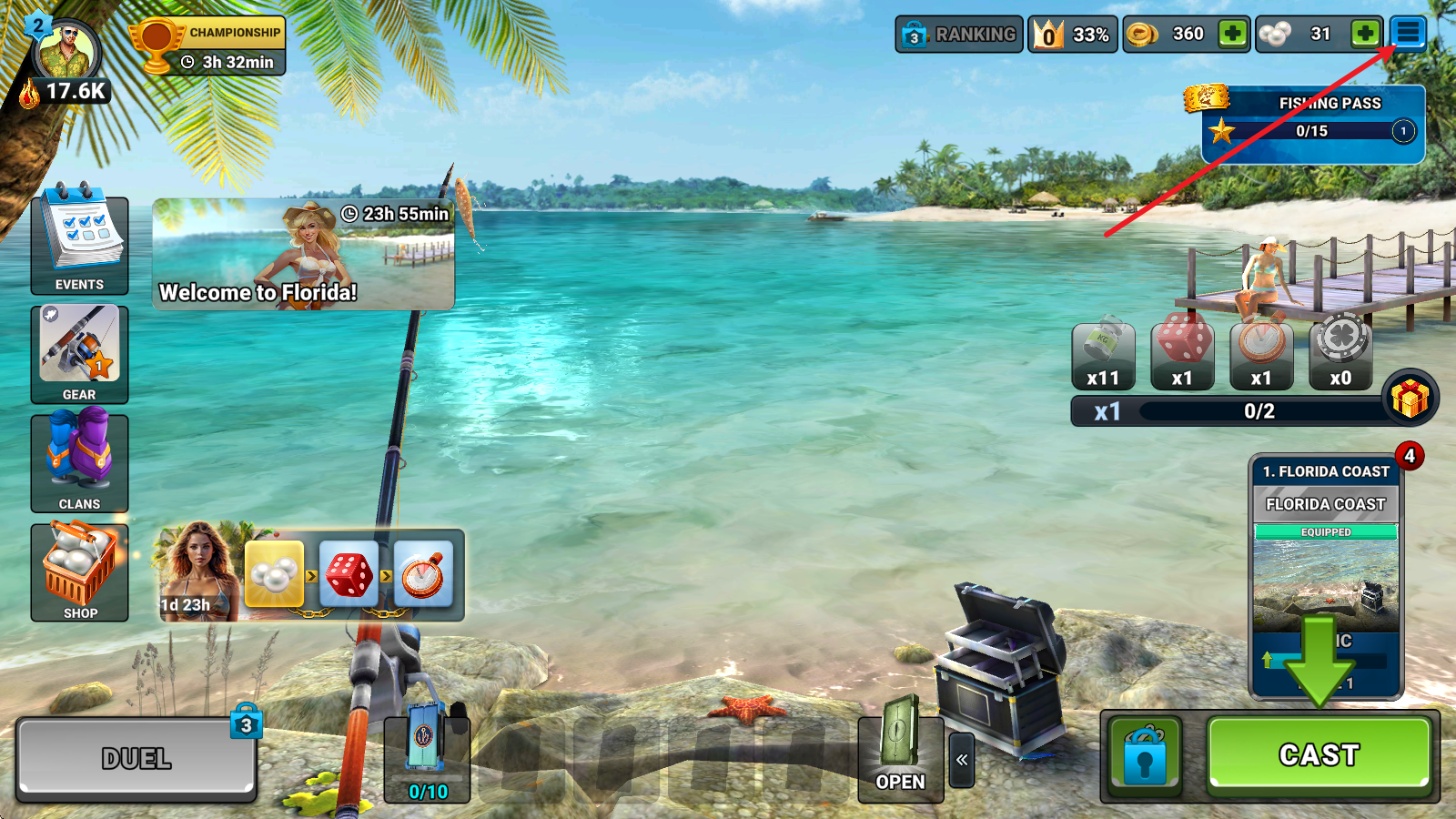Open the Clans screen

click(x=79, y=463)
